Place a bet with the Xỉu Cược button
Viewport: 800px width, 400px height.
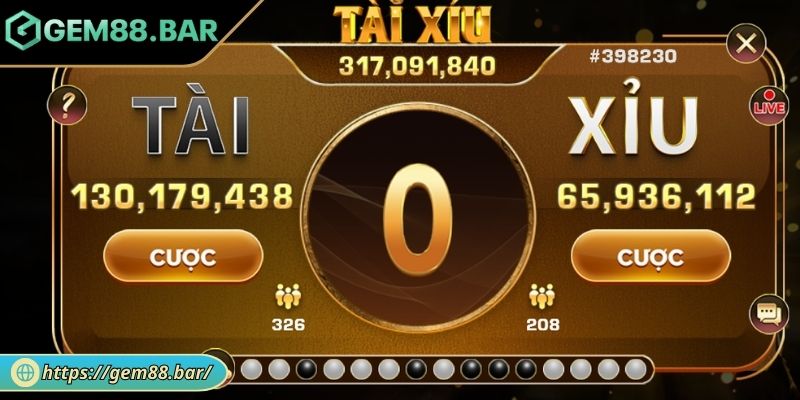[650, 256]
